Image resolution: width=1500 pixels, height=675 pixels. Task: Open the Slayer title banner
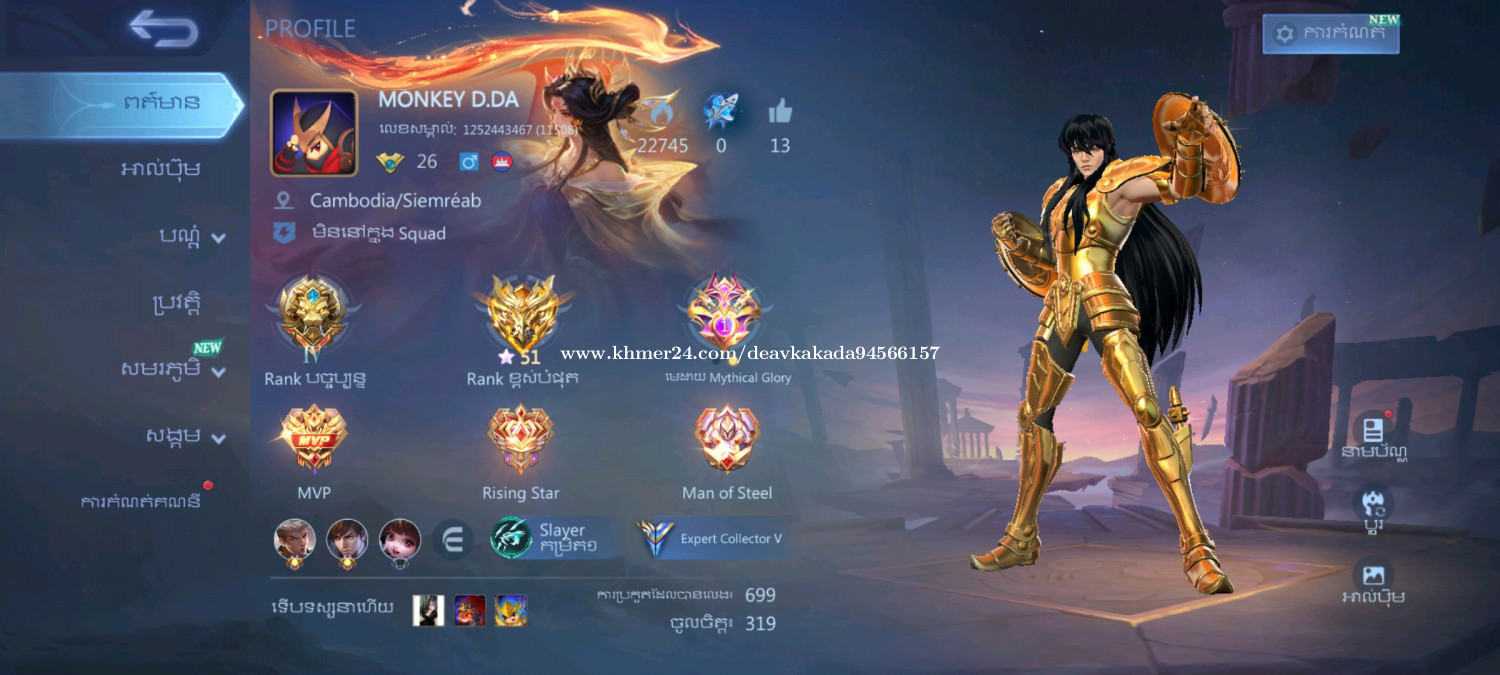(x=556, y=538)
